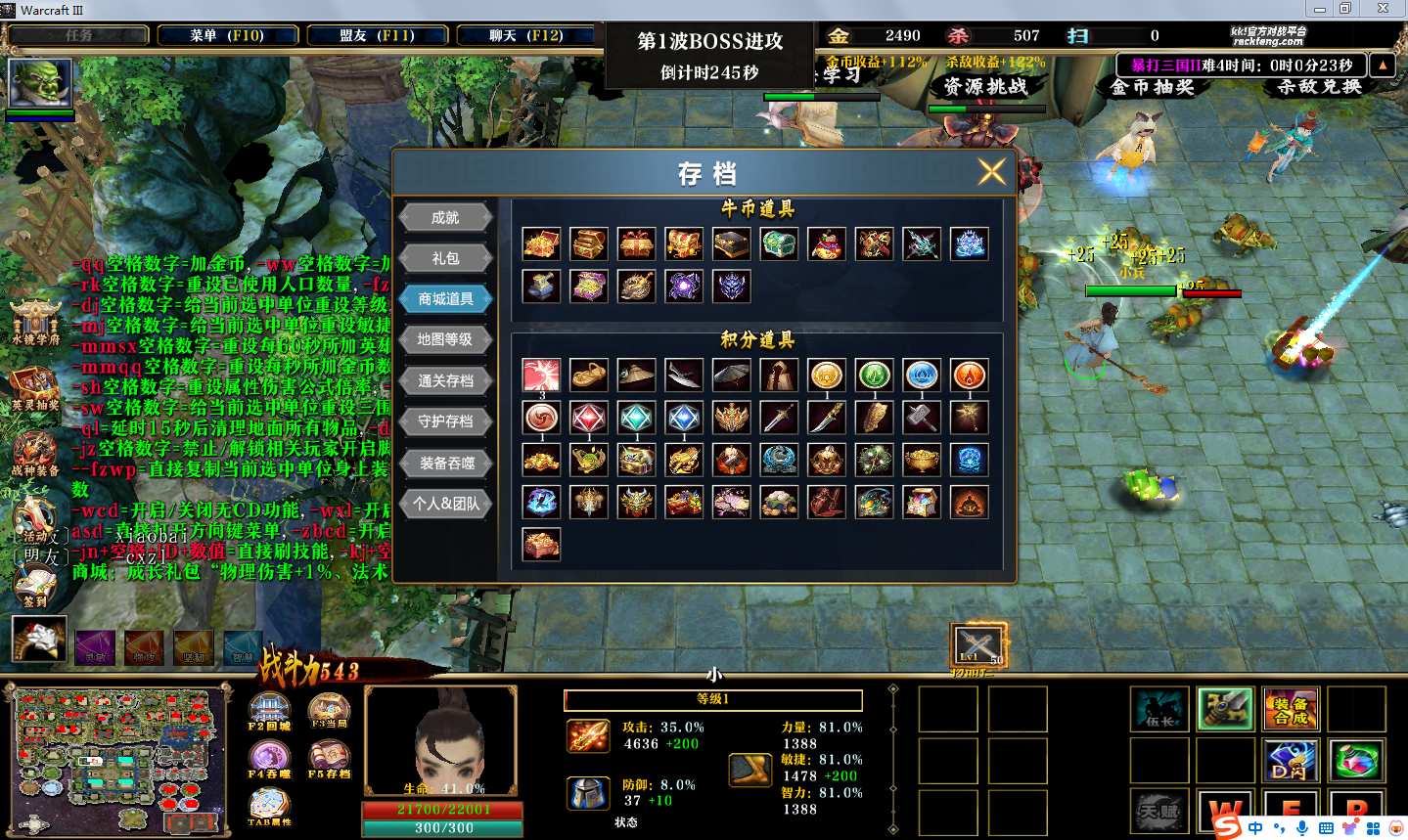This screenshot has width=1408, height=840.
Task: Open the 装备合成 equipment crafting button
Action: (1291, 709)
